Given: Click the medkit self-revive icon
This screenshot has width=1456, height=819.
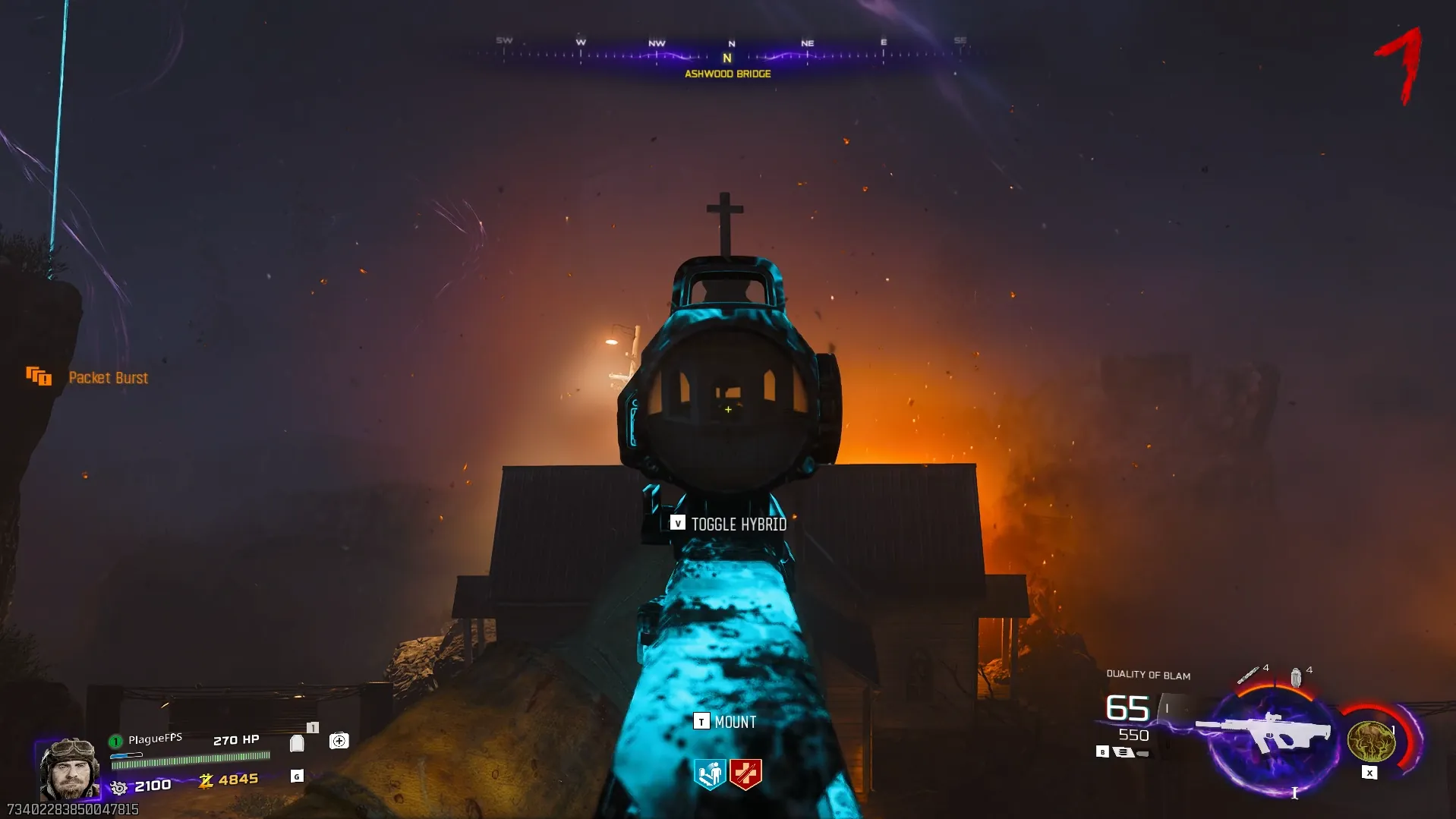Looking at the screenshot, I should click(x=339, y=741).
